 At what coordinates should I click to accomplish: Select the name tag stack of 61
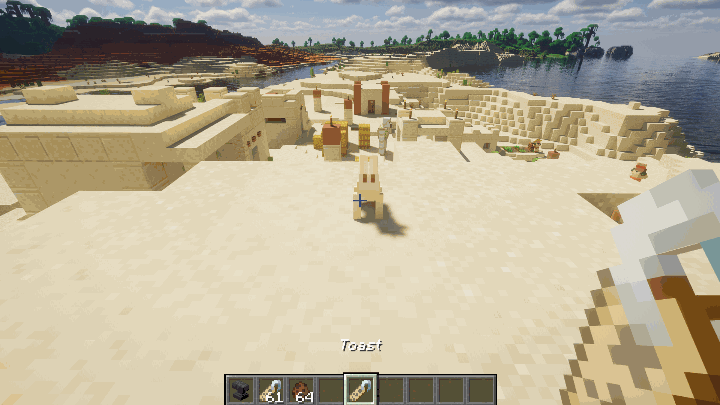[x=271, y=389]
